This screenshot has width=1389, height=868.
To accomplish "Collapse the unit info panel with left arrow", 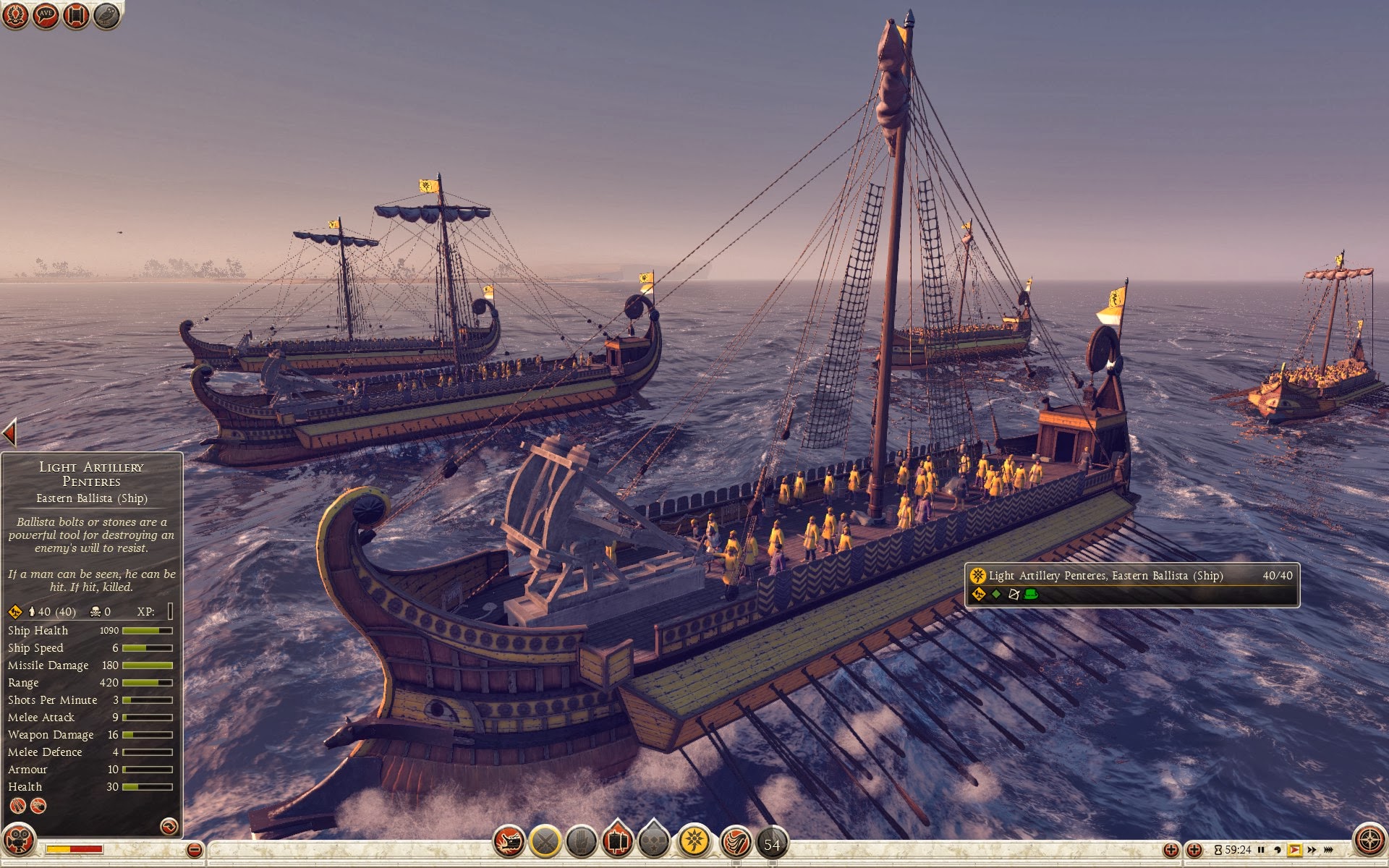I will coord(9,433).
